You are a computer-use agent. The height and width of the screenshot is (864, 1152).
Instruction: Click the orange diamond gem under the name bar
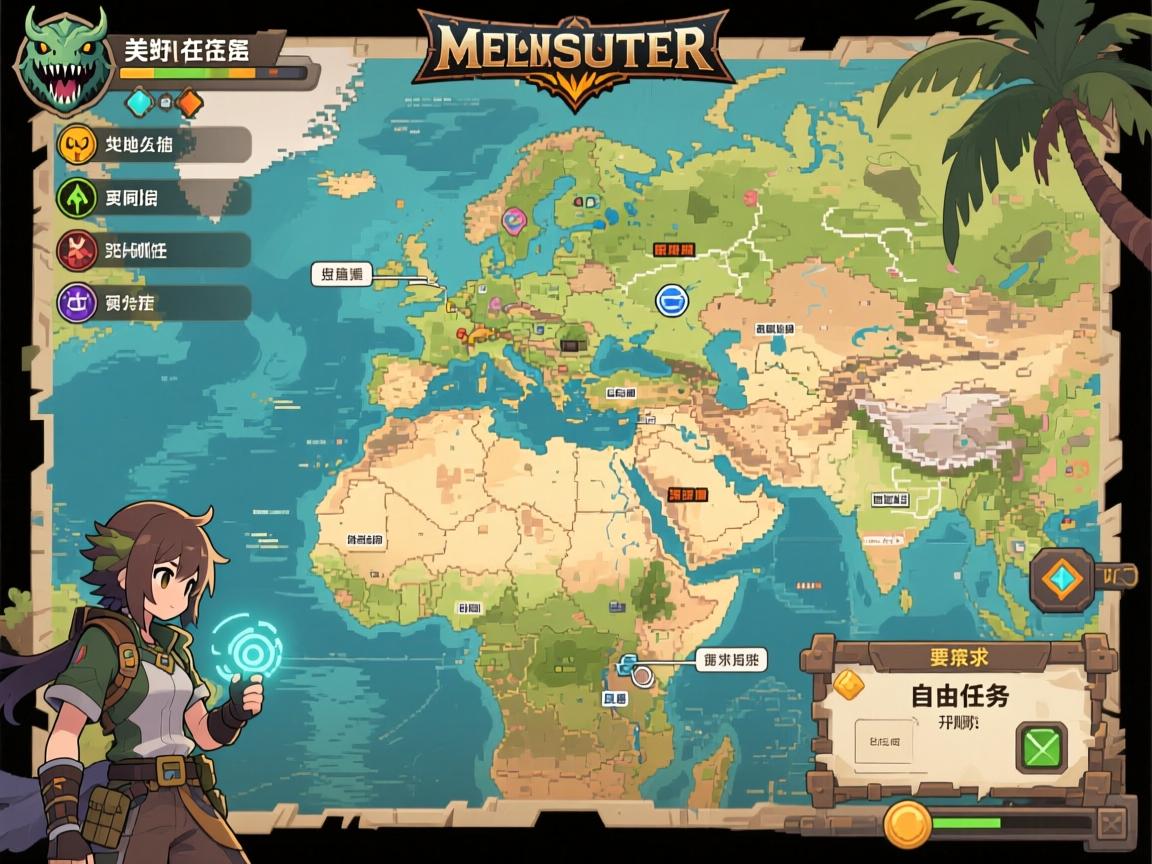click(188, 101)
